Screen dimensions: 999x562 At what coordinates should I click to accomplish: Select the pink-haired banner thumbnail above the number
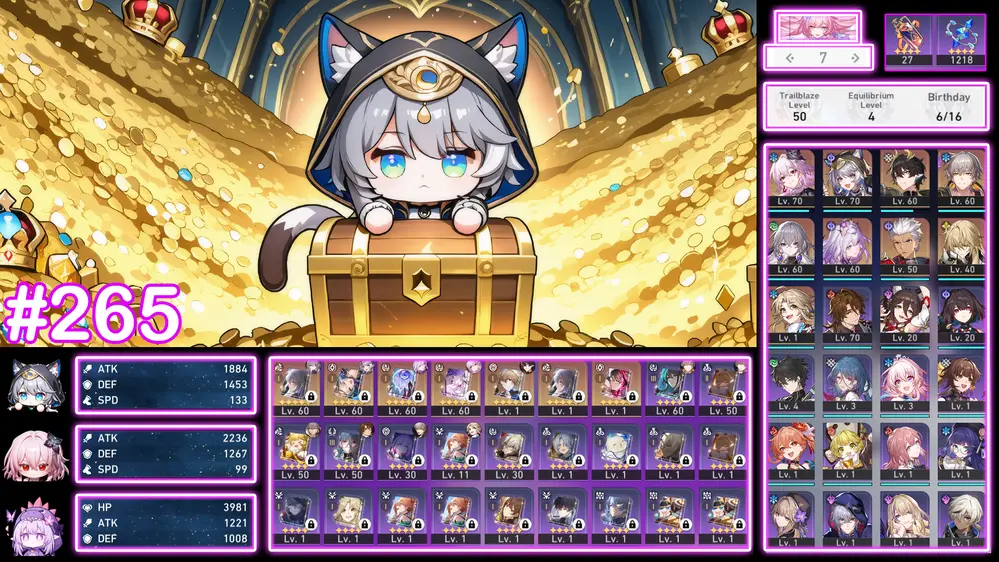[818, 27]
